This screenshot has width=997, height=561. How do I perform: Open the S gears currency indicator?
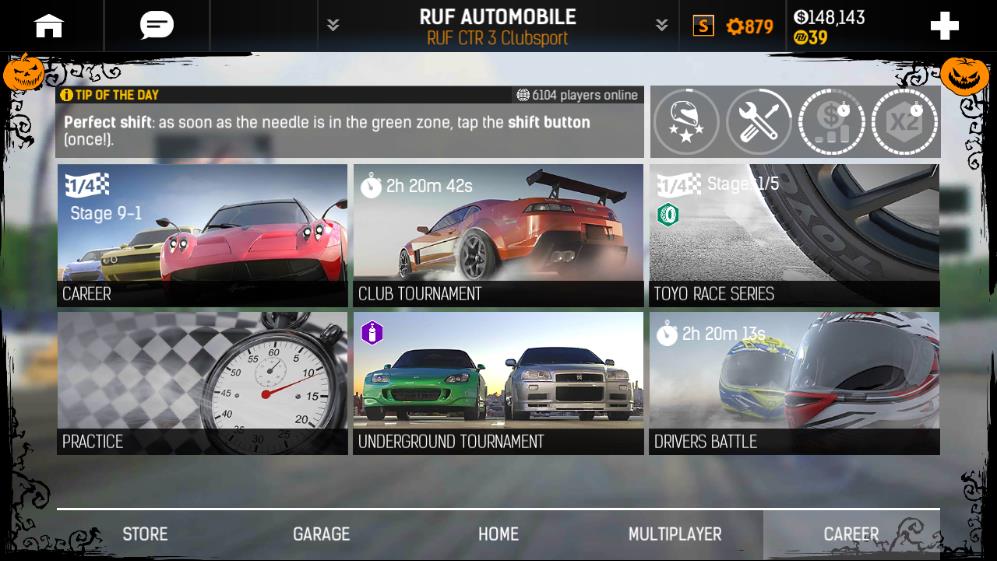734,26
